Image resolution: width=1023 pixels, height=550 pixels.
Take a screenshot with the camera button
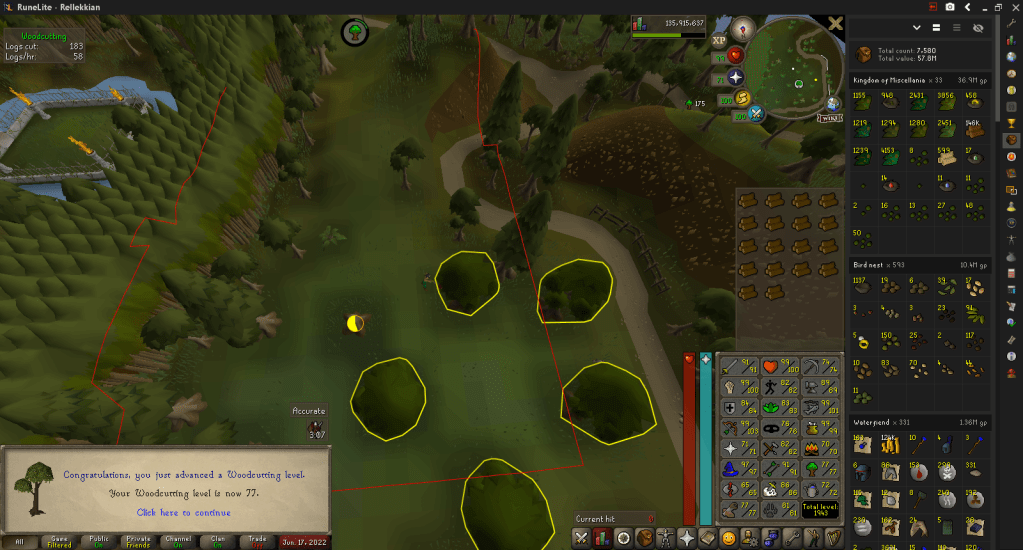click(949, 7)
